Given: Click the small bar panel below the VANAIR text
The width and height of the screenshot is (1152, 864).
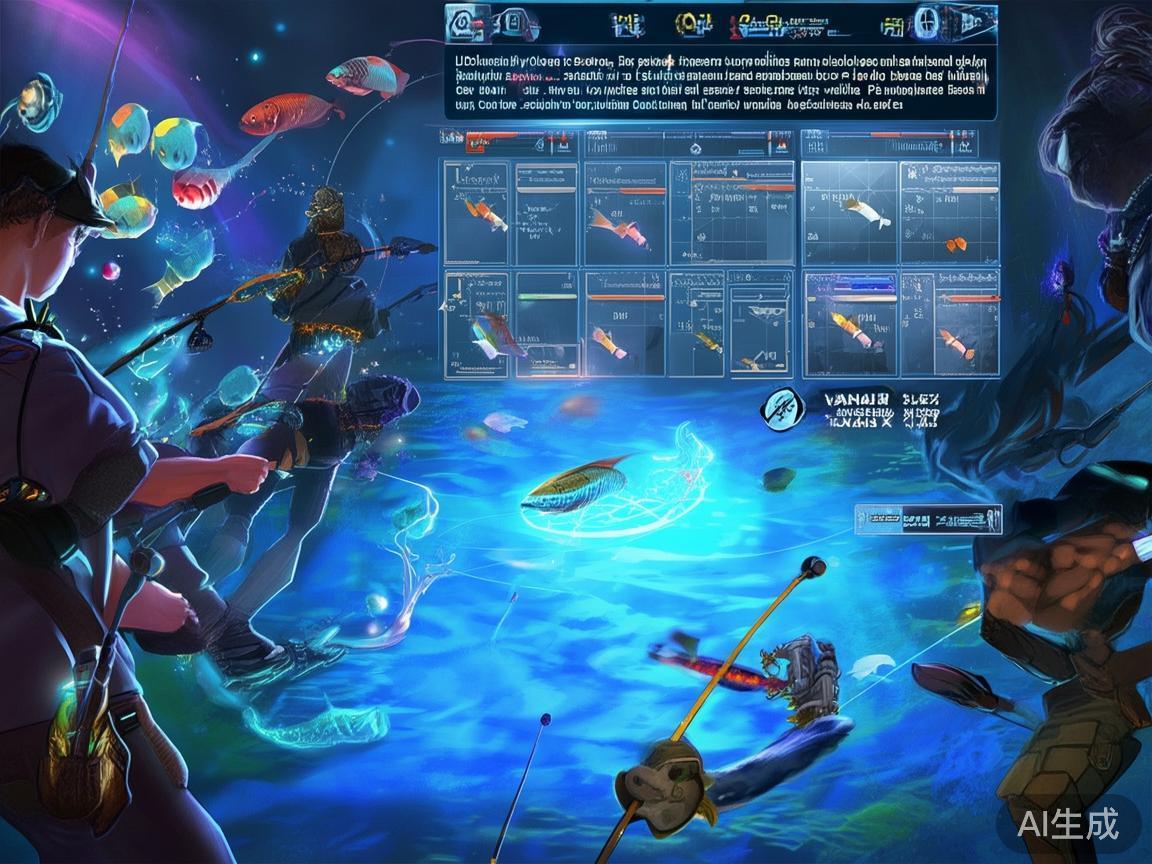Looking at the screenshot, I should [x=926, y=520].
